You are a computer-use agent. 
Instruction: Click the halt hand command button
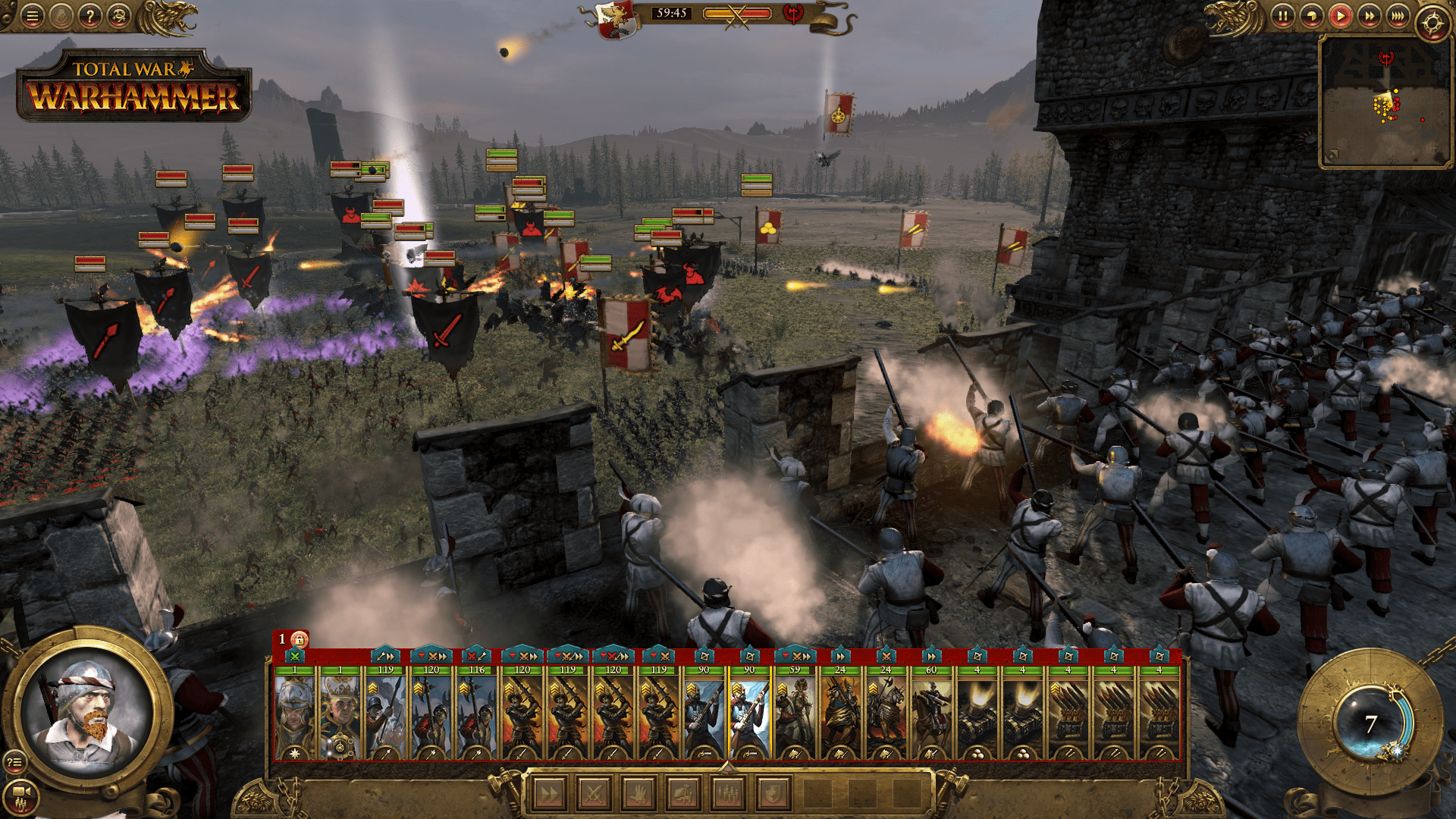[639, 794]
